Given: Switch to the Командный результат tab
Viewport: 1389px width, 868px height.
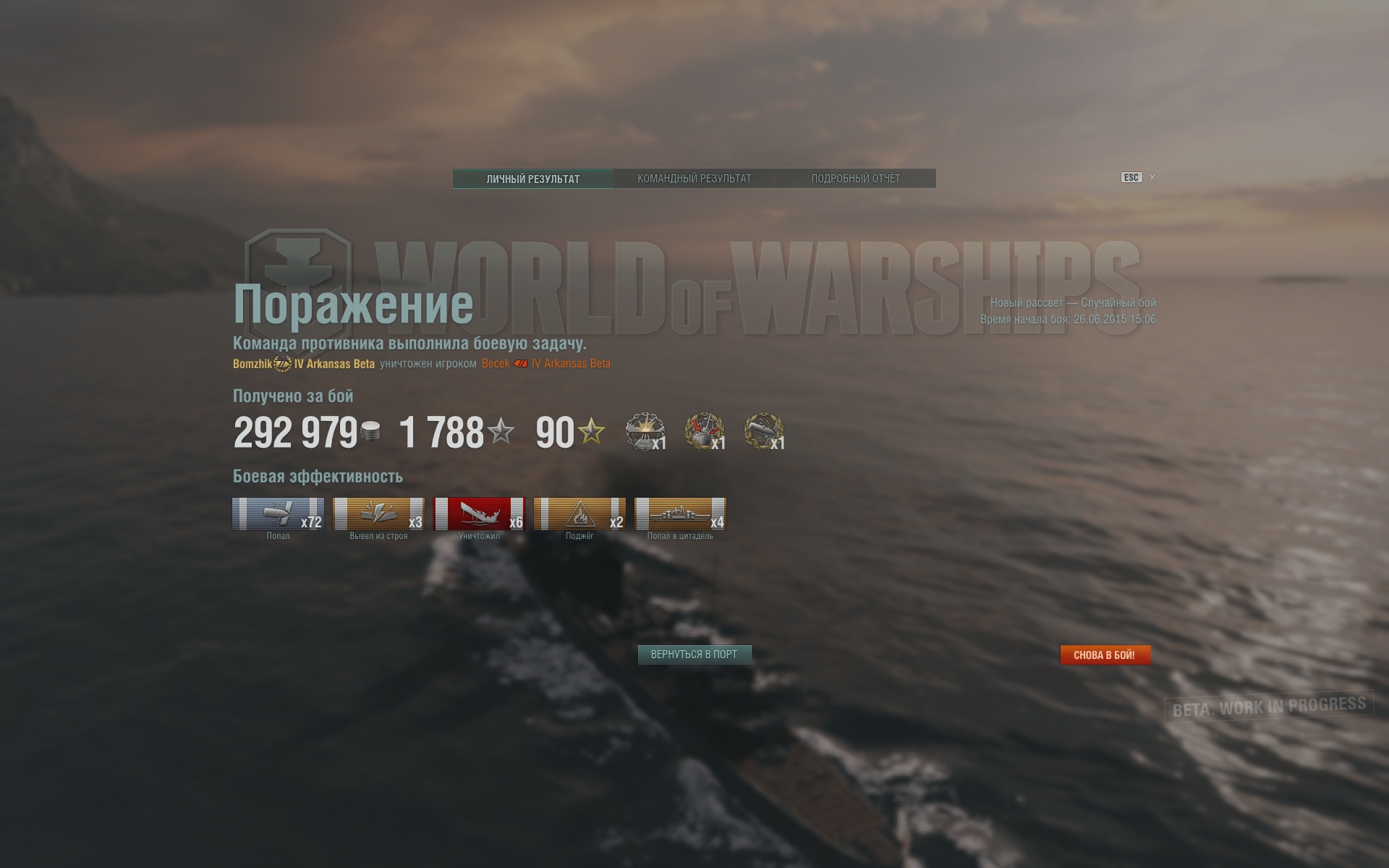Looking at the screenshot, I should click(694, 179).
